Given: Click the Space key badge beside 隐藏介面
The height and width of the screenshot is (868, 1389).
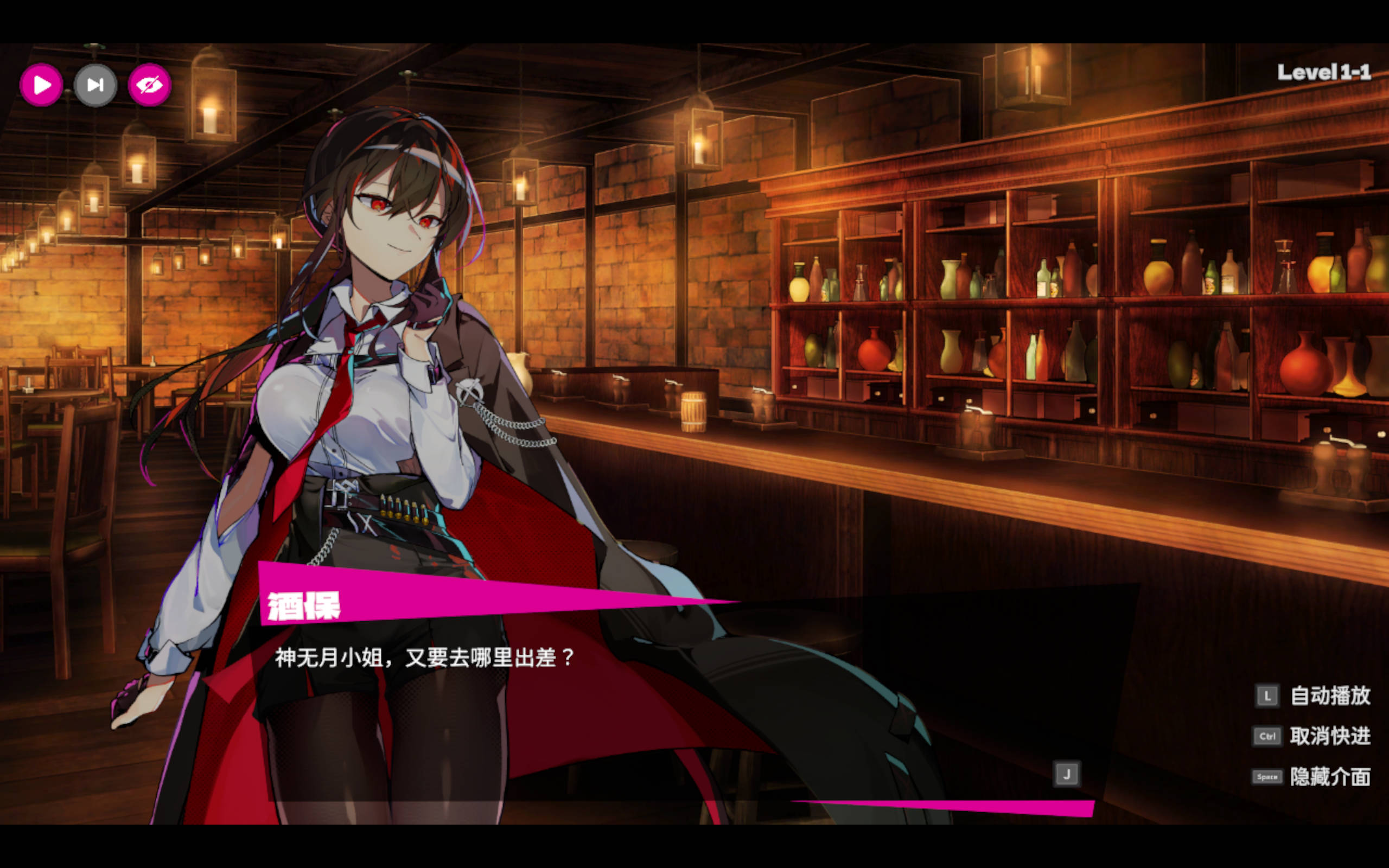Looking at the screenshot, I should [x=1267, y=777].
